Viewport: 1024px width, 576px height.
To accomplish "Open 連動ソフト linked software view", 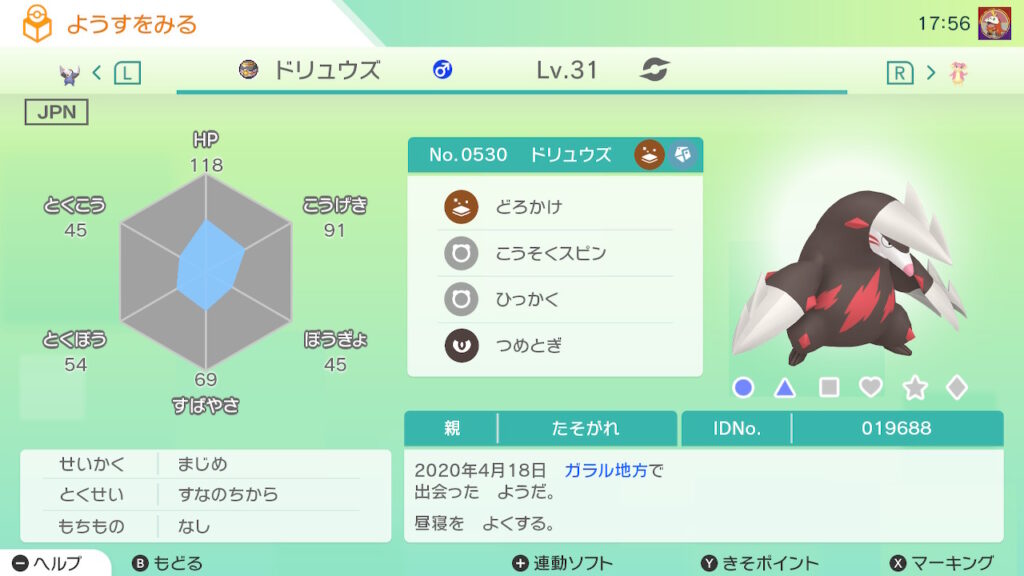I will (562, 563).
